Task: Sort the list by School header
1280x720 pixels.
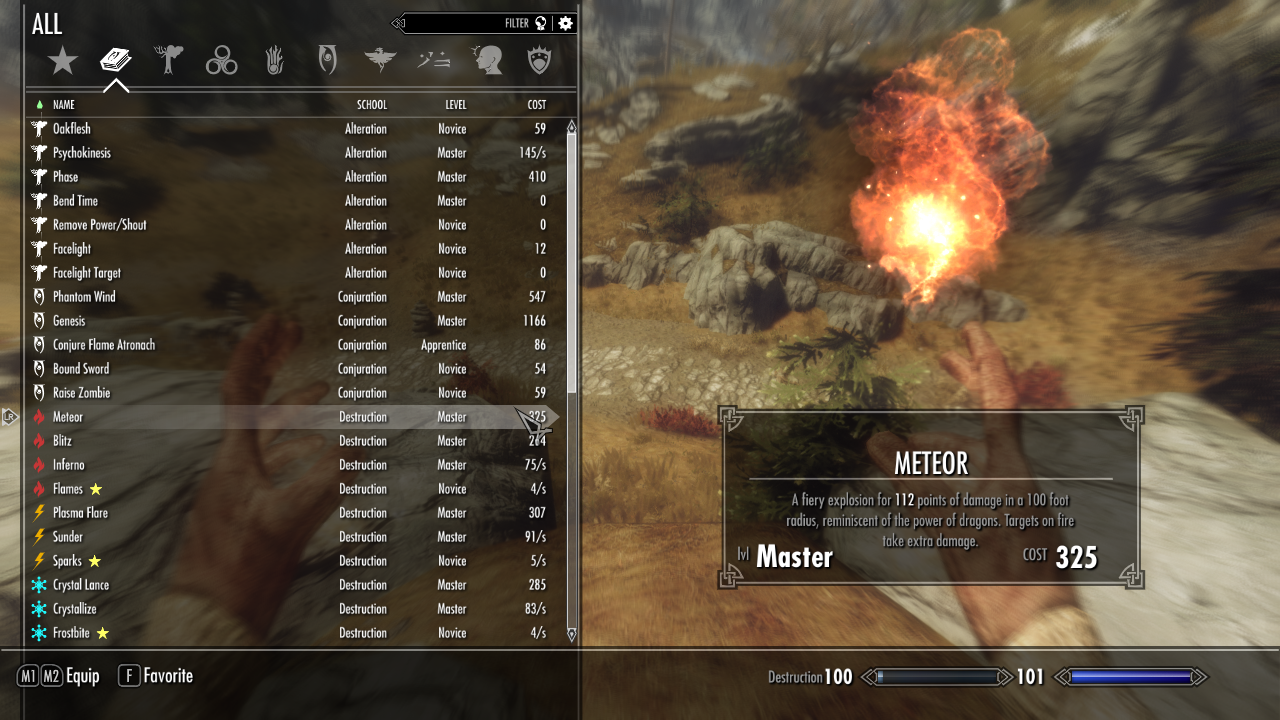Action: pos(371,105)
